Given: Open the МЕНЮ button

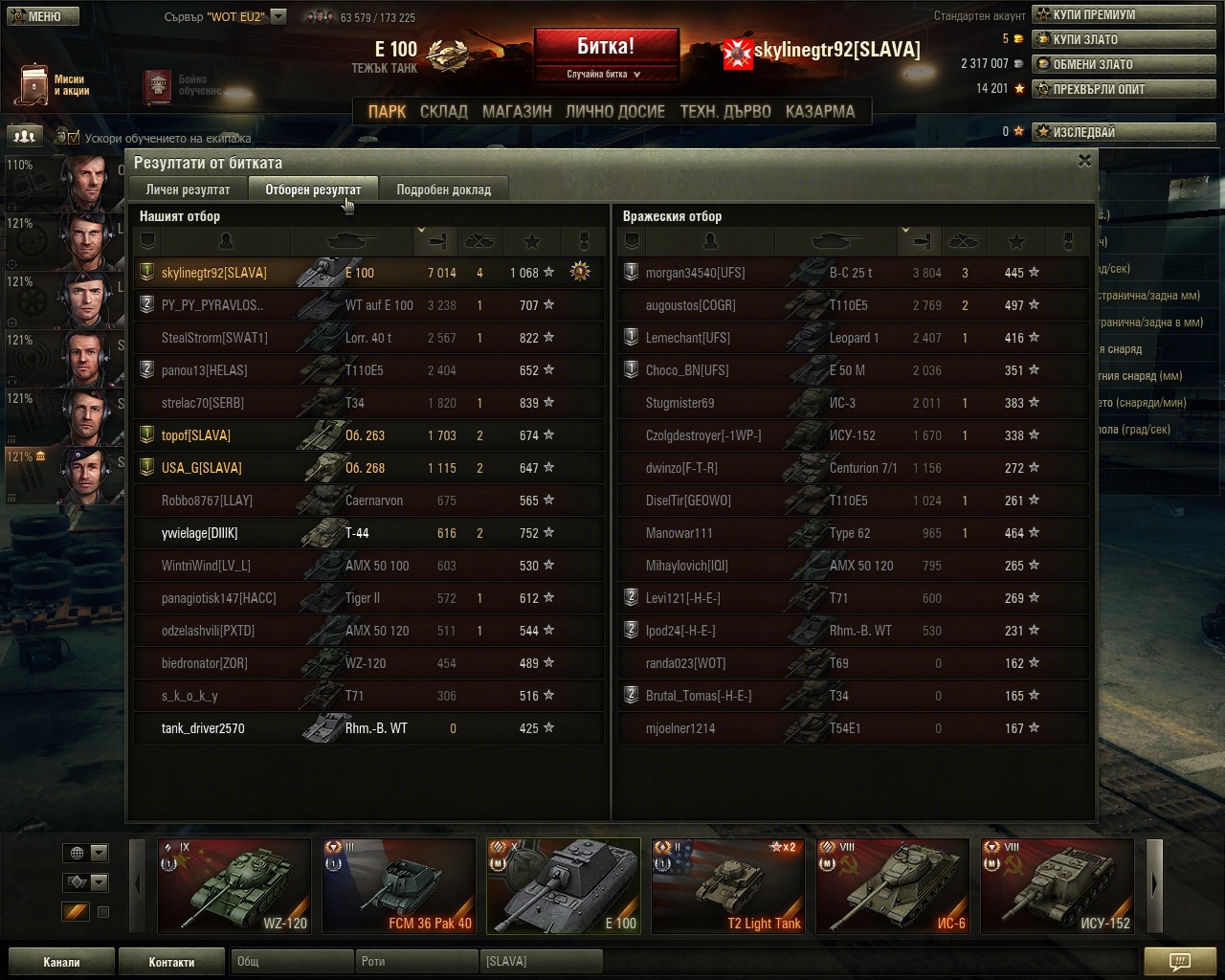Looking at the screenshot, I should pos(39,15).
